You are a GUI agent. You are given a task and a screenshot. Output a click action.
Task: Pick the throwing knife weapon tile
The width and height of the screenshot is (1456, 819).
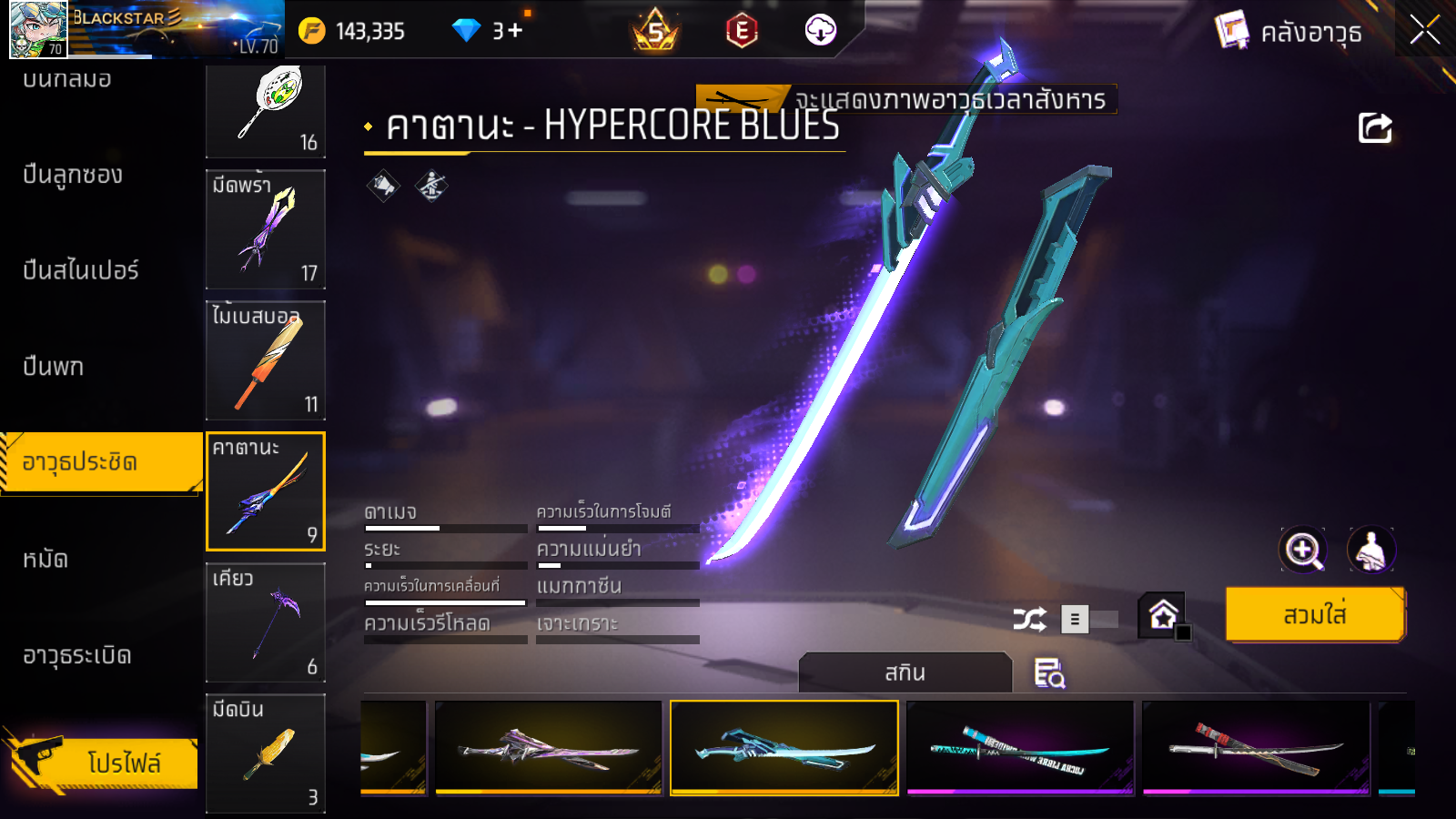coord(266,753)
